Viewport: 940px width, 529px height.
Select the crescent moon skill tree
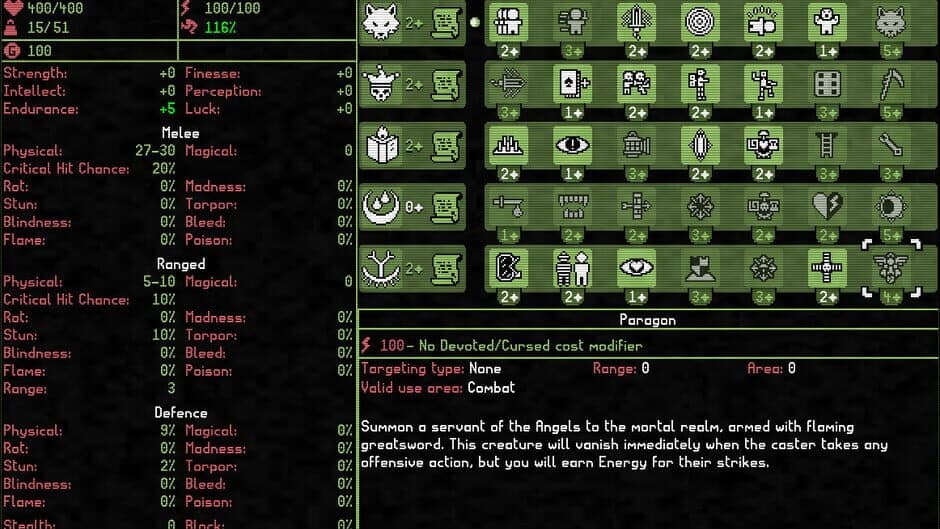click(x=381, y=207)
